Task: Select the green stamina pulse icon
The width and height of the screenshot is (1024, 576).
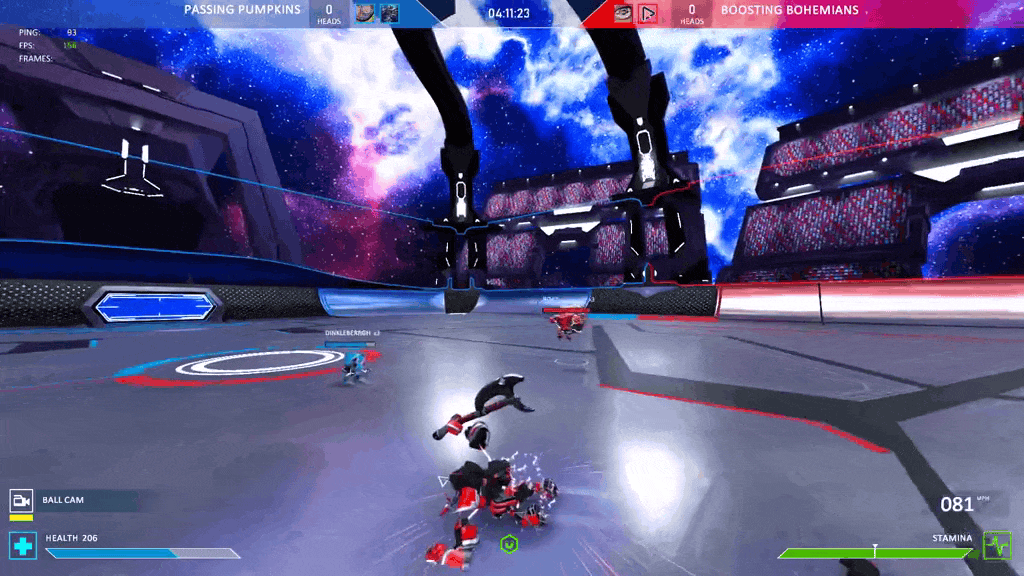Action: click(997, 545)
